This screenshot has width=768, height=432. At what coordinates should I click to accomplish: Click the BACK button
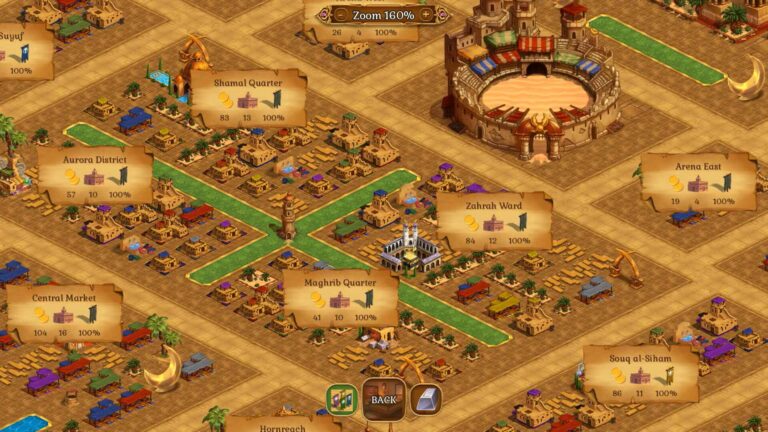point(383,399)
